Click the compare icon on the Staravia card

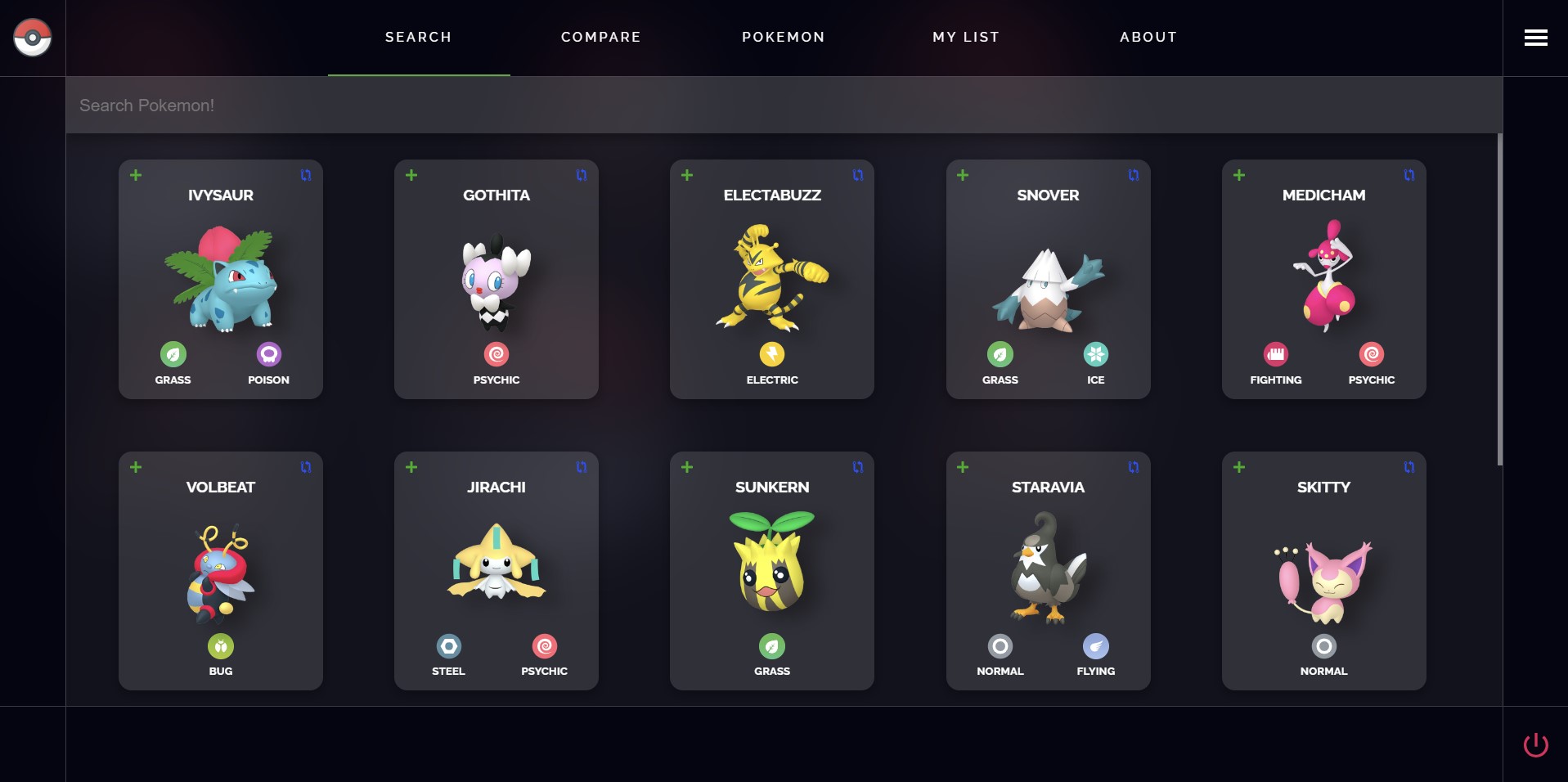pos(1132,466)
